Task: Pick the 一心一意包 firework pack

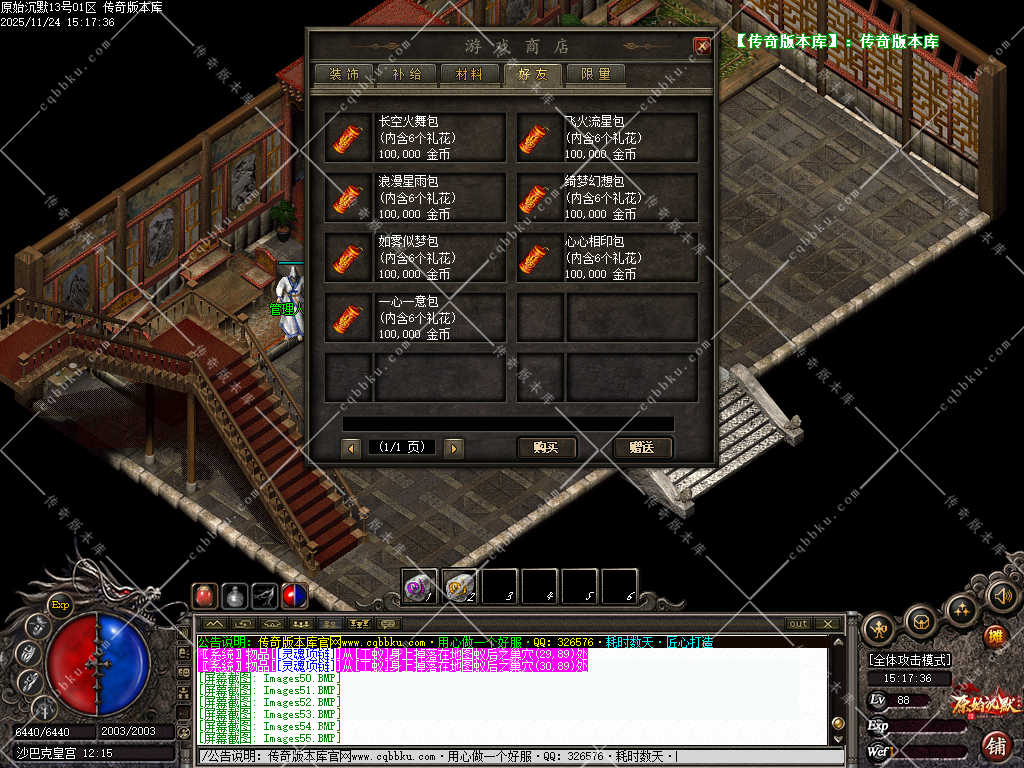Action: (414, 318)
